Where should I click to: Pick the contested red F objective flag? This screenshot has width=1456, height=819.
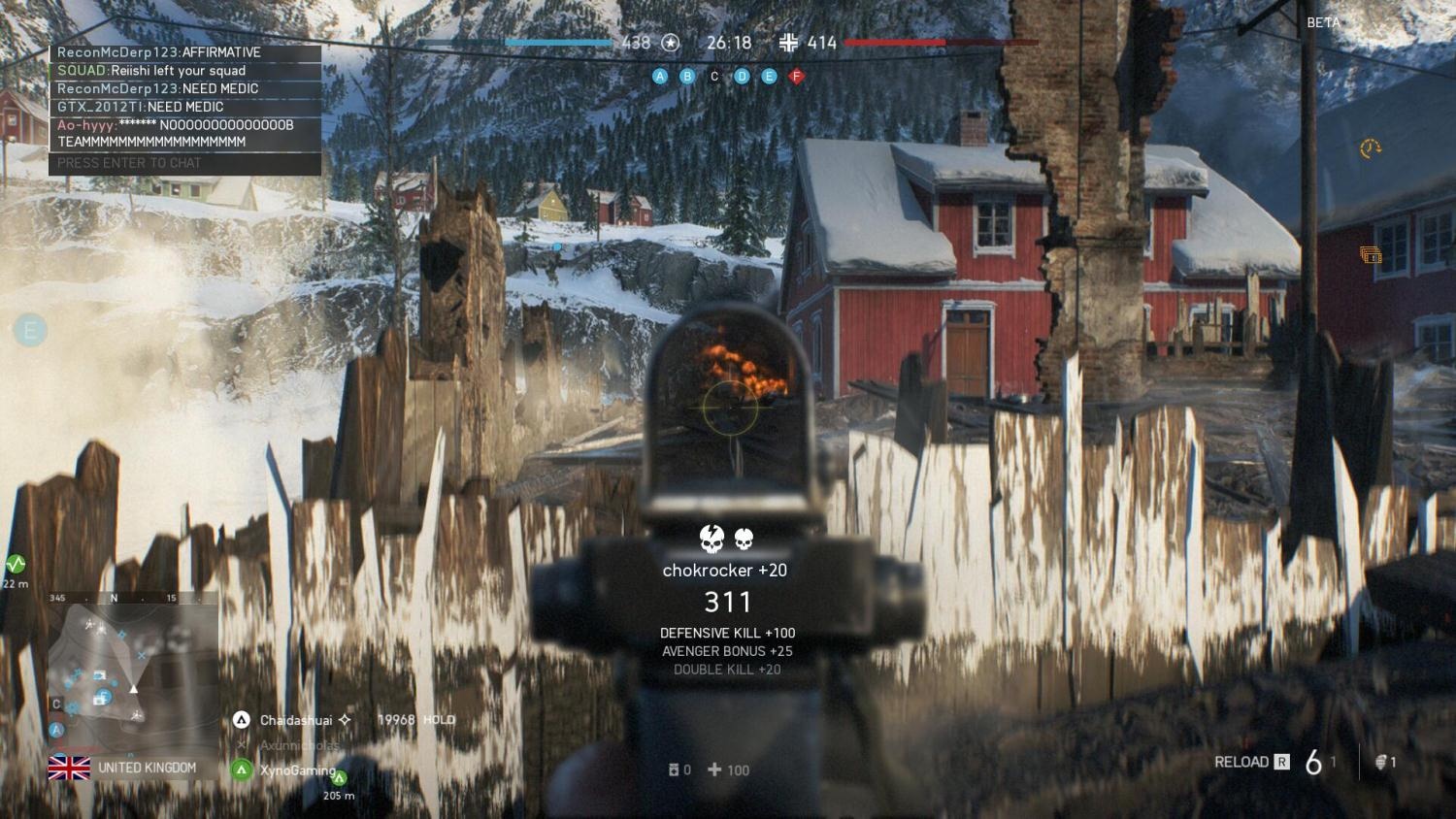[x=797, y=76]
